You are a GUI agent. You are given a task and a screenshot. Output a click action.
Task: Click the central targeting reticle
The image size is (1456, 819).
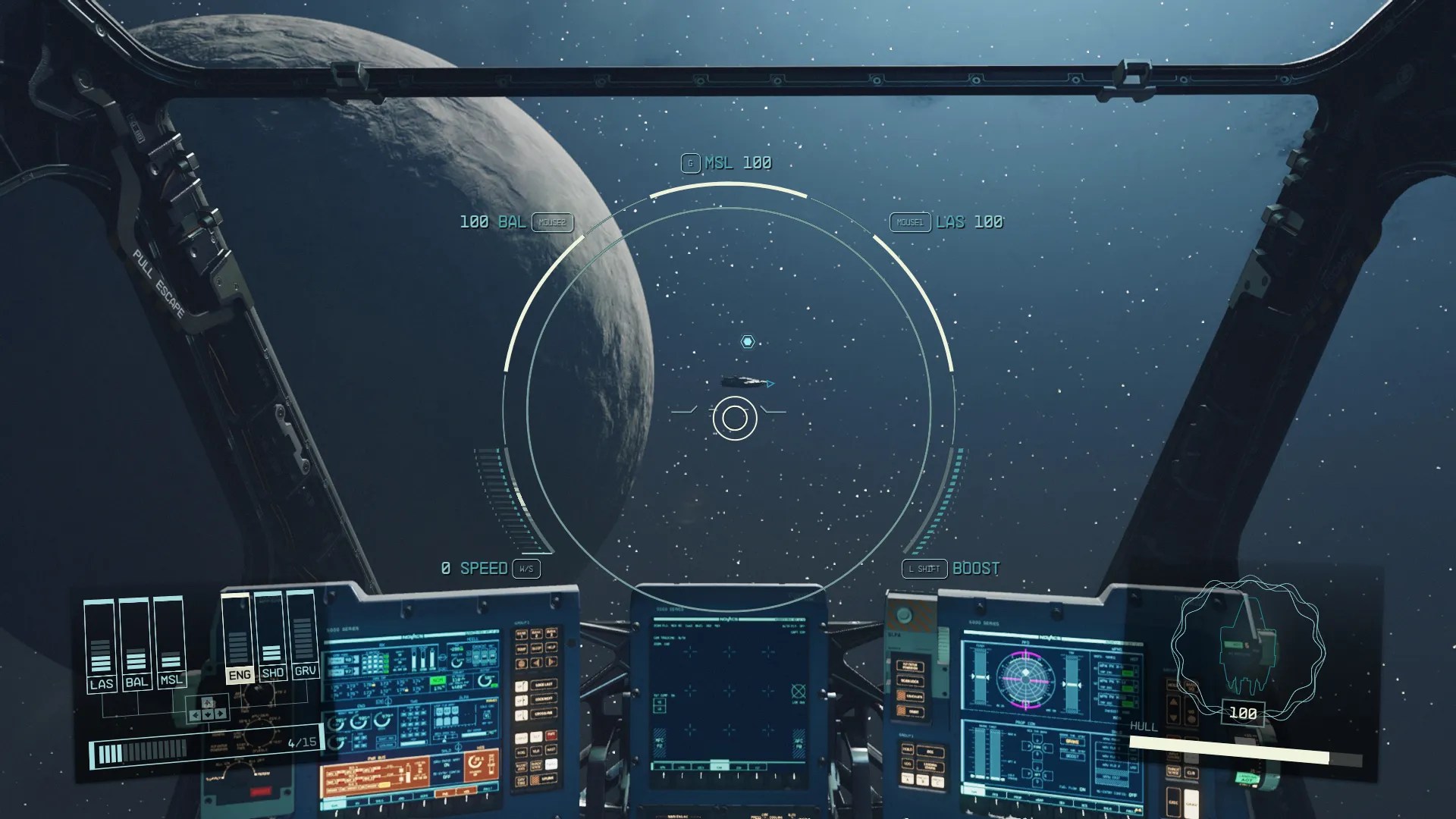click(733, 419)
